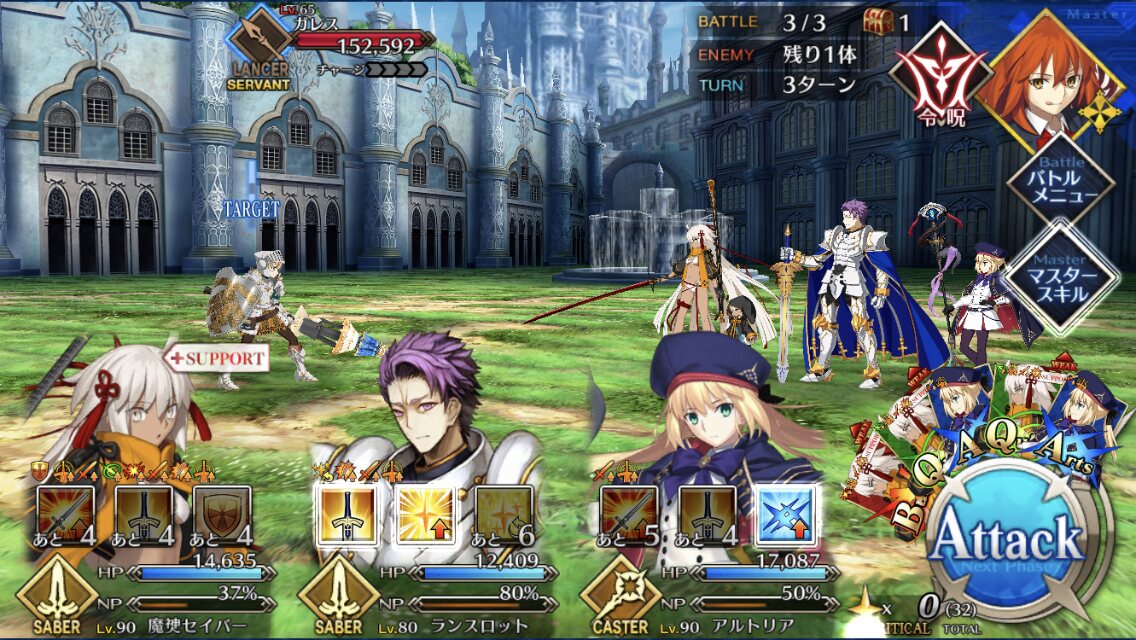Open the Battle Menu (バトルメニュー)
Viewport: 1136px width, 640px height.
(x=1062, y=184)
